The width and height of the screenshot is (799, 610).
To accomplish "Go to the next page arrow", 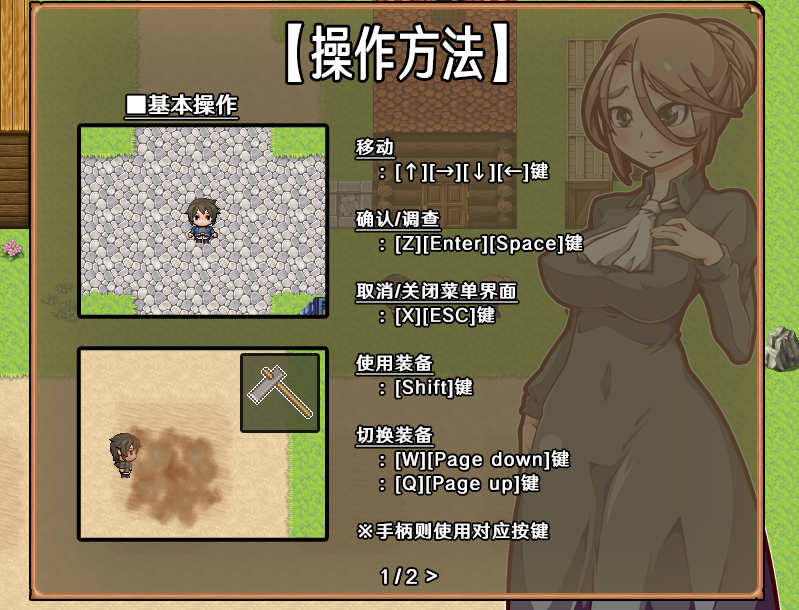I will click(x=431, y=576).
